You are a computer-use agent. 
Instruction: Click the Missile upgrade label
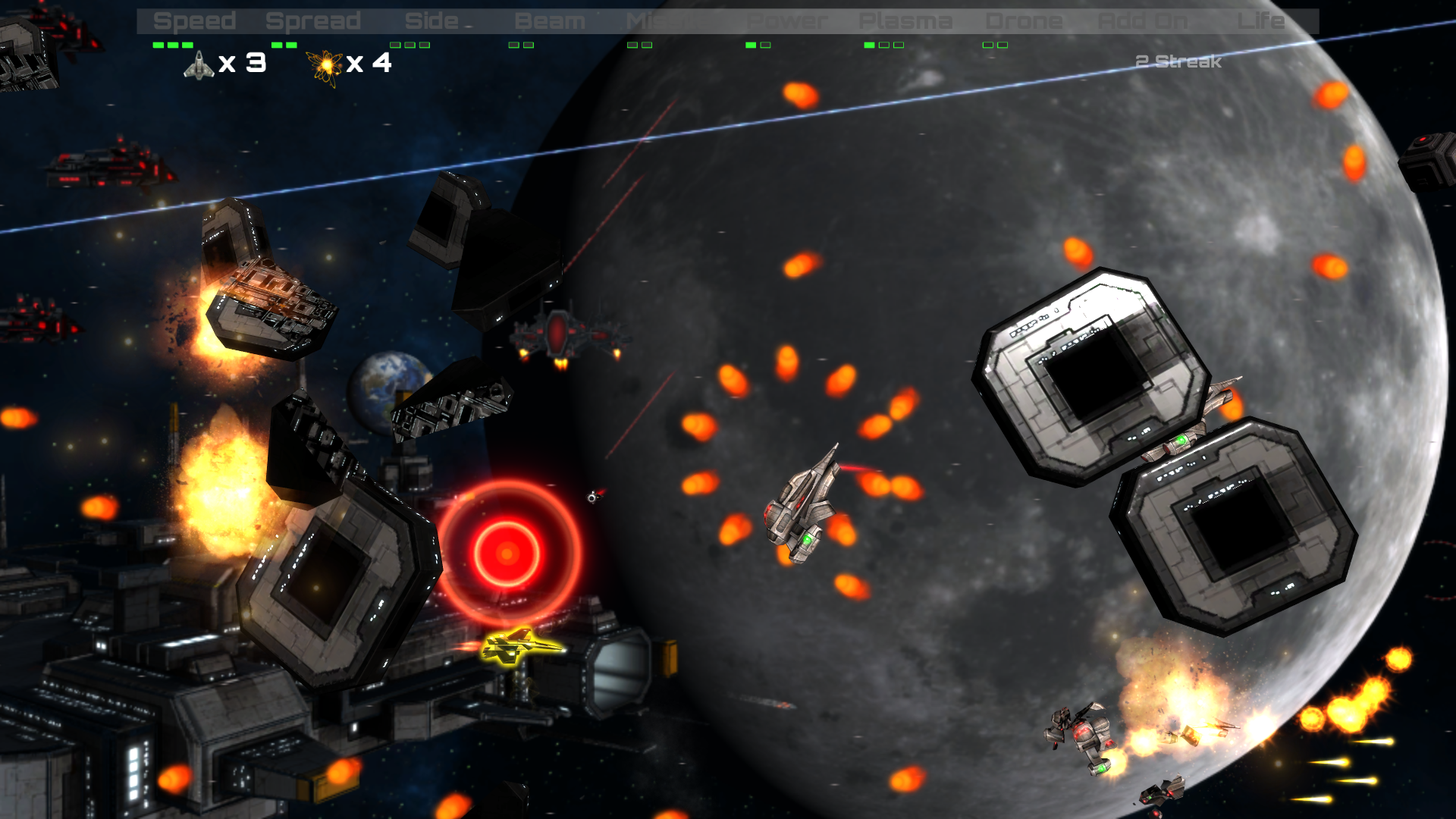(x=662, y=20)
